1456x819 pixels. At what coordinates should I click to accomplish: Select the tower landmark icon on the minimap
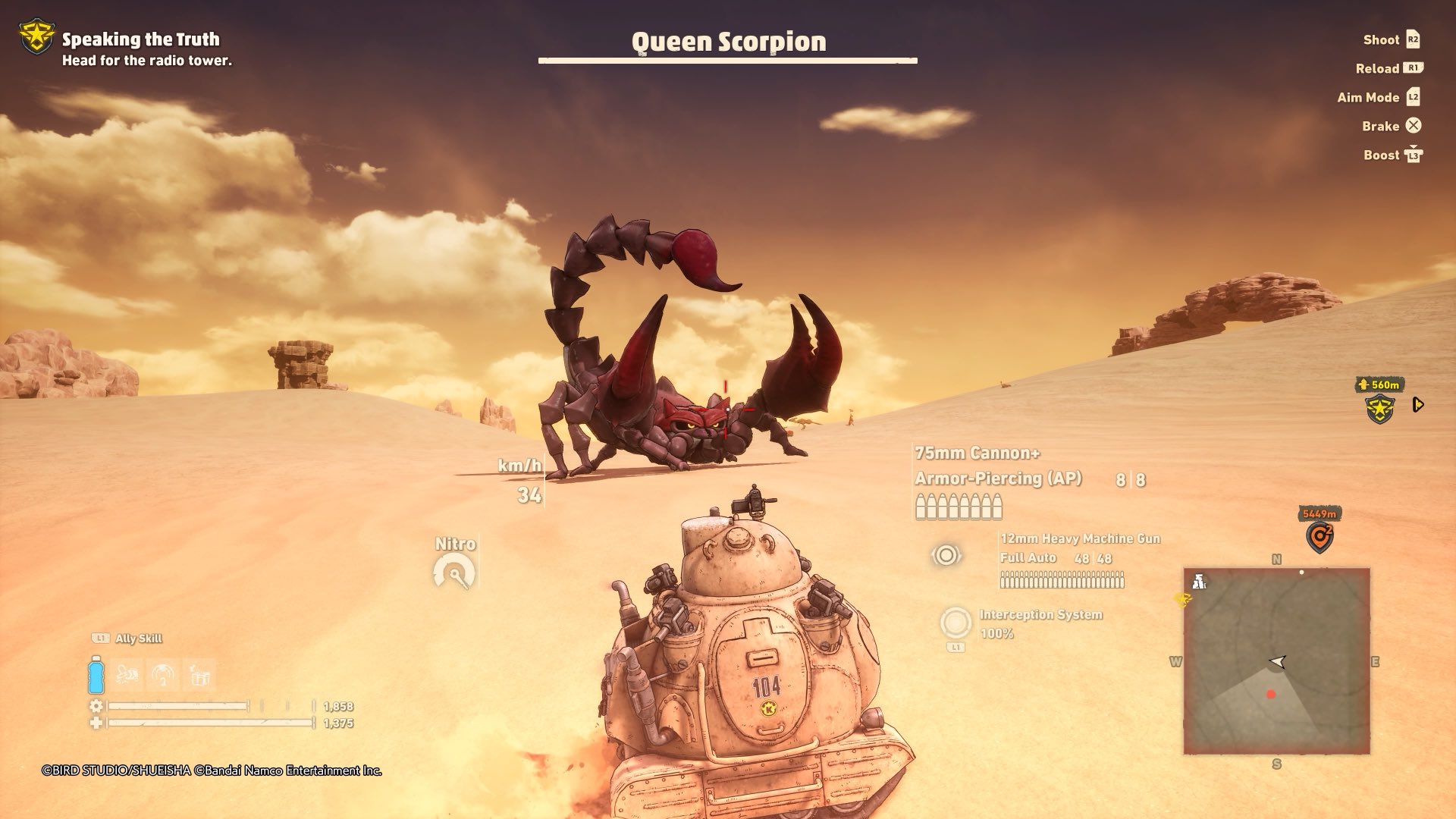(x=1199, y=582)
